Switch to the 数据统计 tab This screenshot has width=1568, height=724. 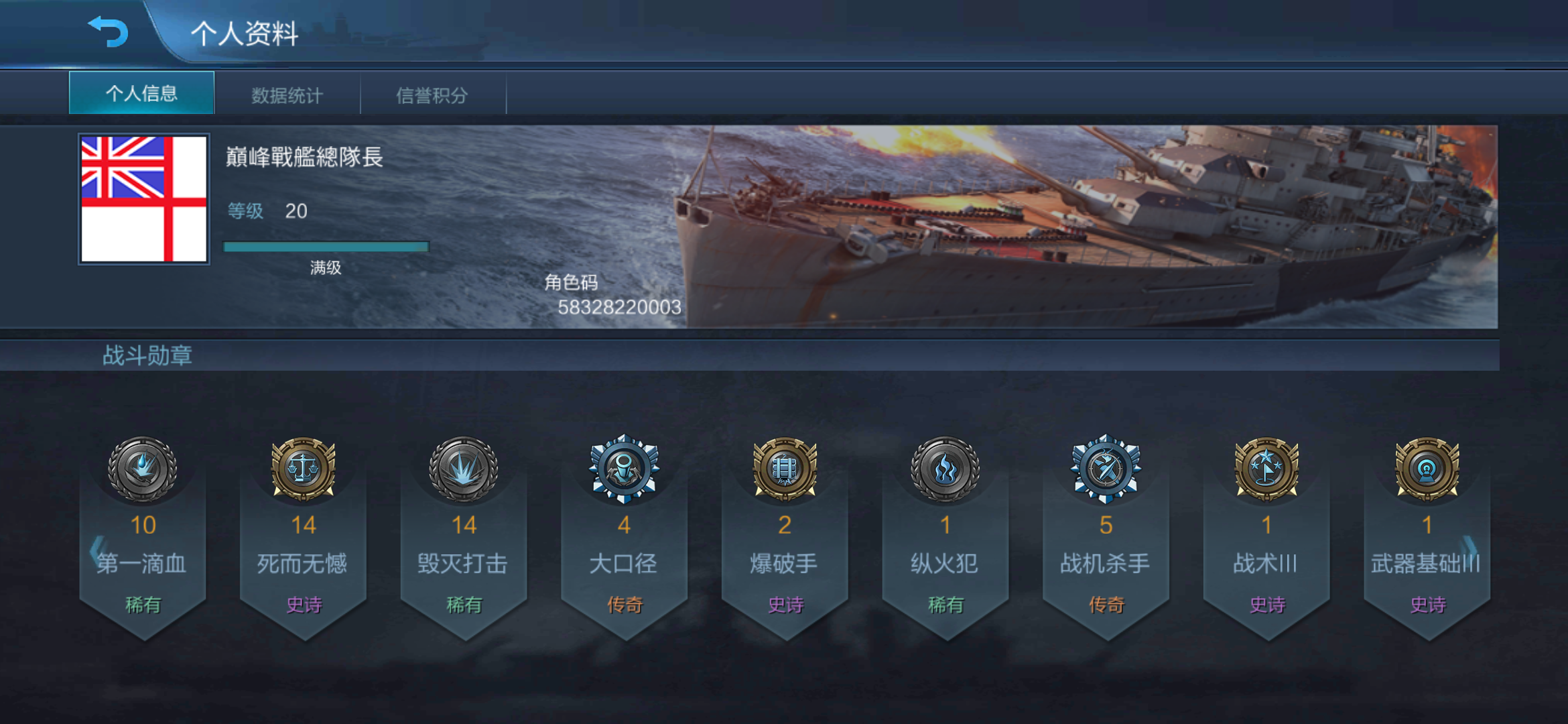pos(287,95)
